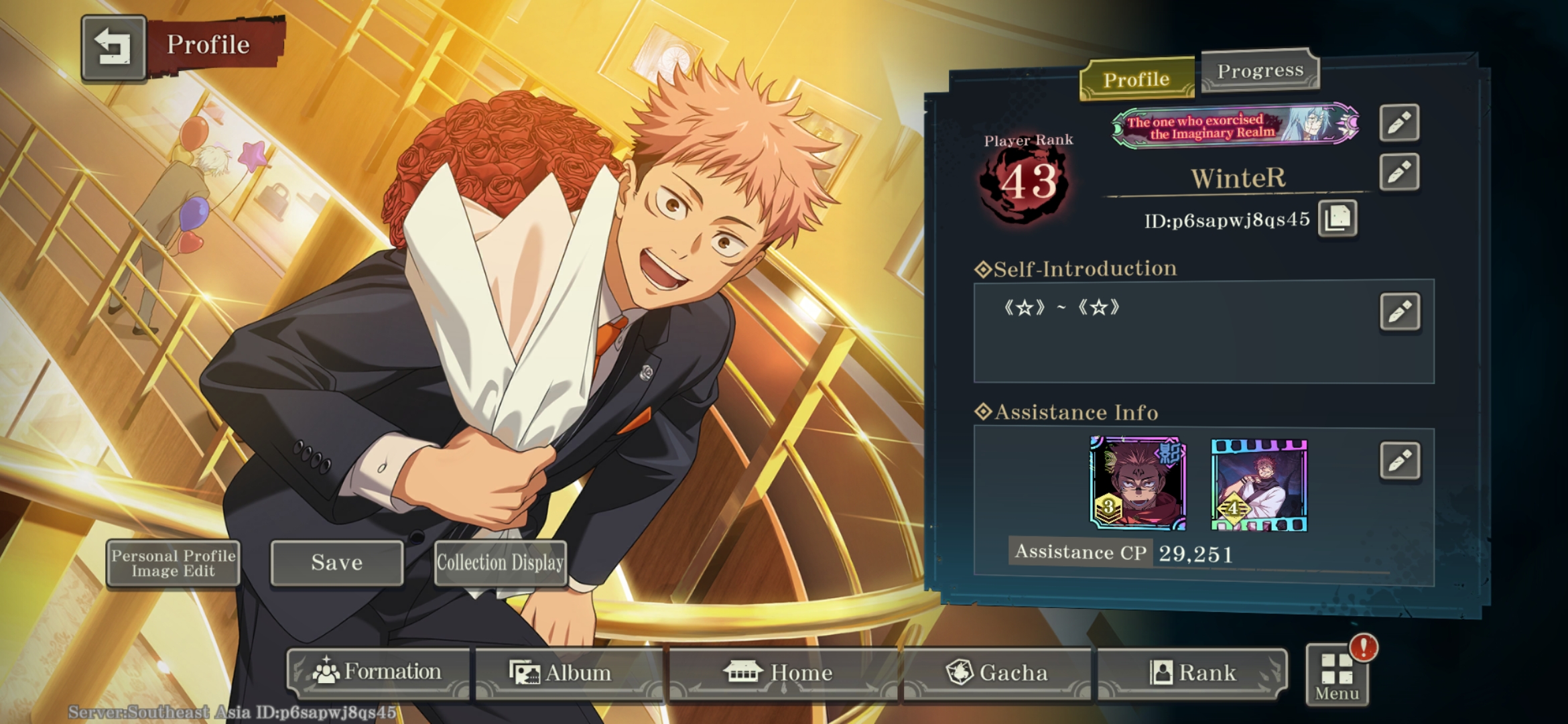The width and height of the screenshot is (1568, 724).
Task: Open the Formation screen
Action: point(379,672)
